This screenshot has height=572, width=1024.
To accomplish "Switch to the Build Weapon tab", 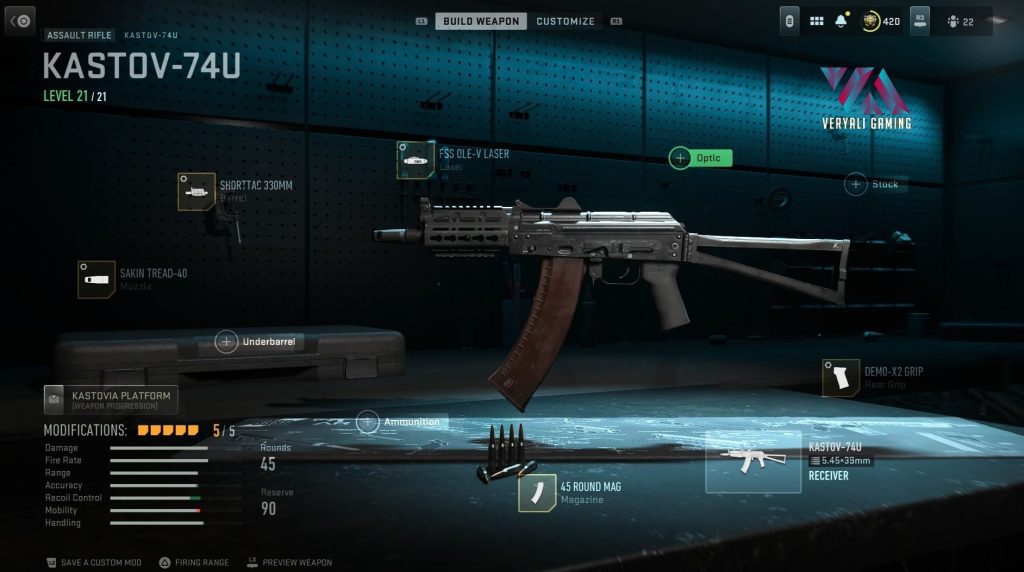I will tap(480, 21).
